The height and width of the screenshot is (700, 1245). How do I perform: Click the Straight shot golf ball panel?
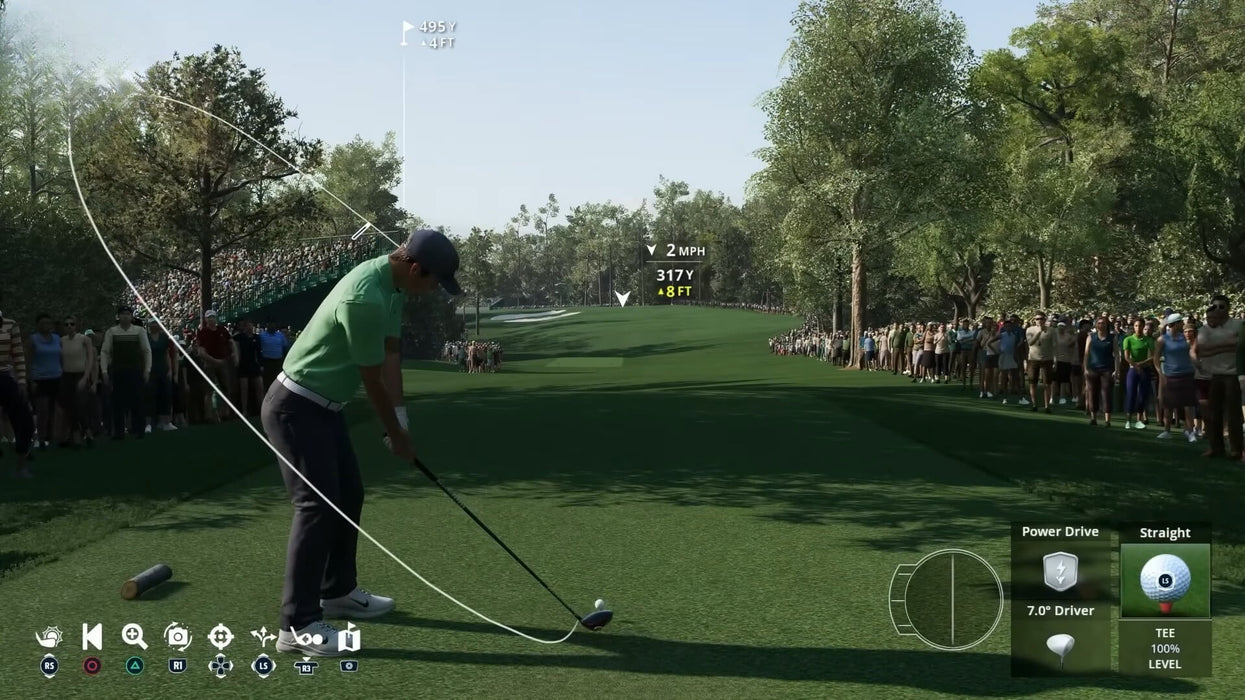click(x=1165, y=578)
